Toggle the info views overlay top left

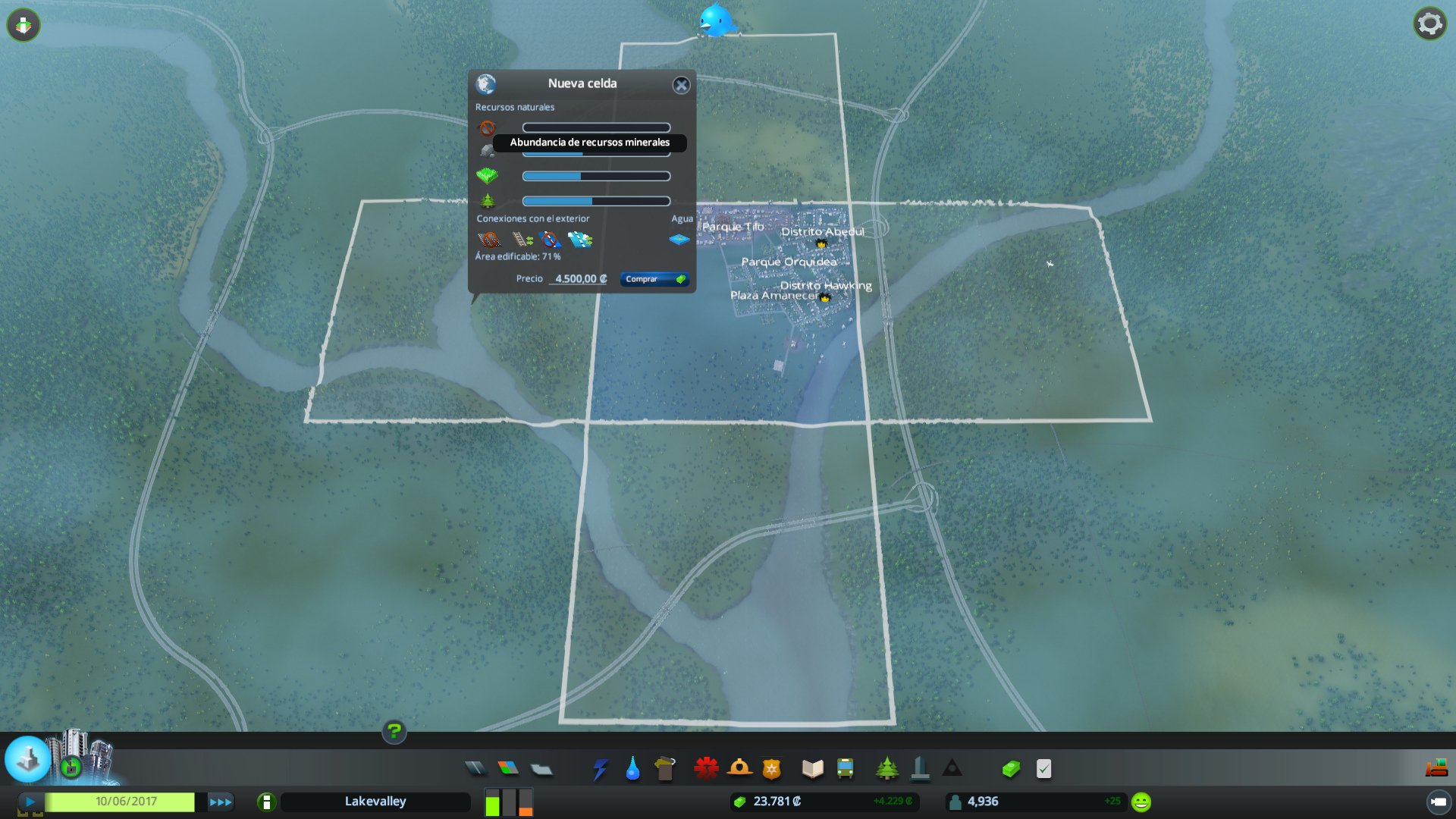(23, 24)
